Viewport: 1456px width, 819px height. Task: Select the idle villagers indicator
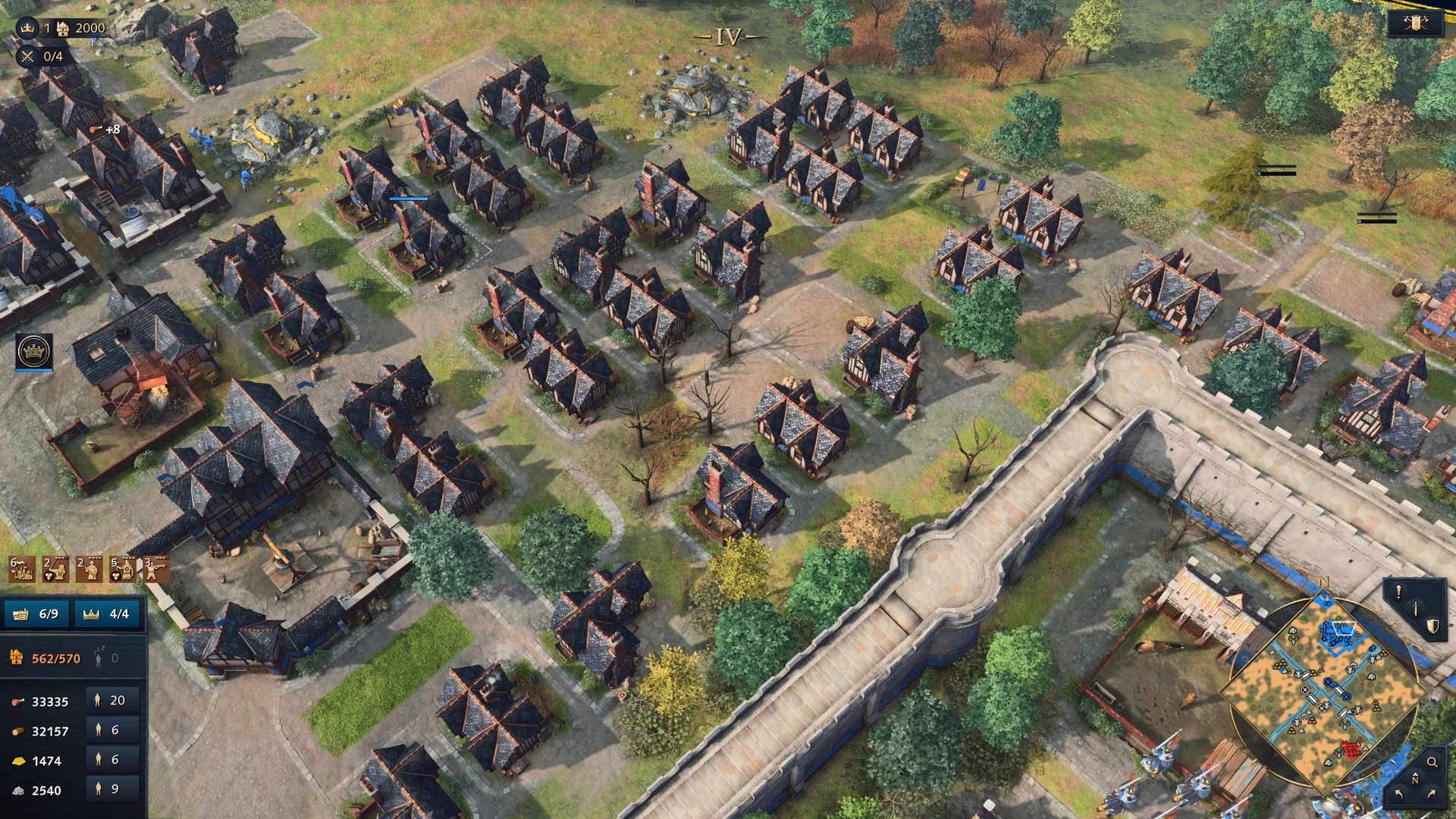click(105, 657)
